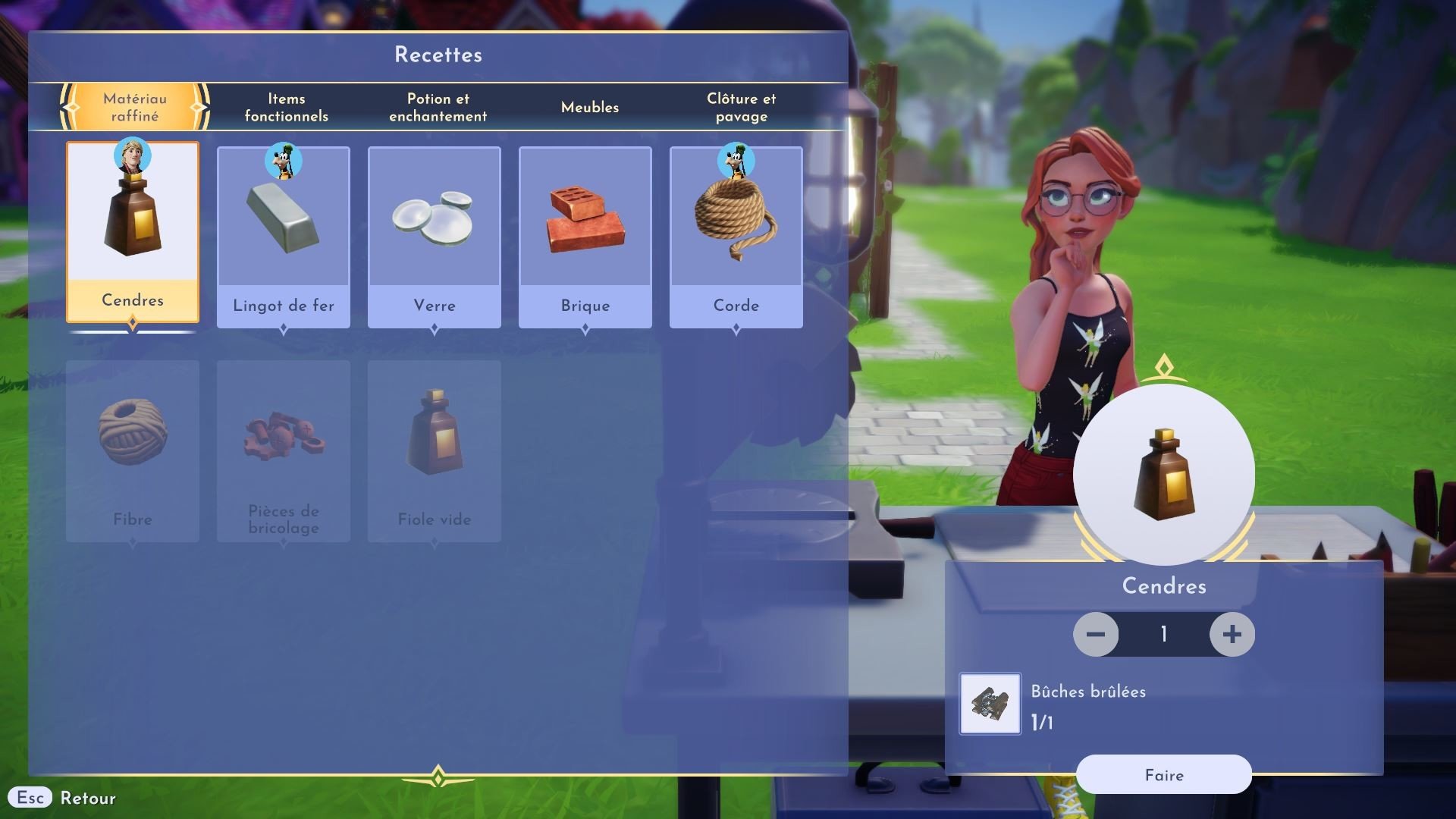Increase crafting quantity with plus button
The width and height of the screenshot is (1456, 819).
click(1232, 634)
